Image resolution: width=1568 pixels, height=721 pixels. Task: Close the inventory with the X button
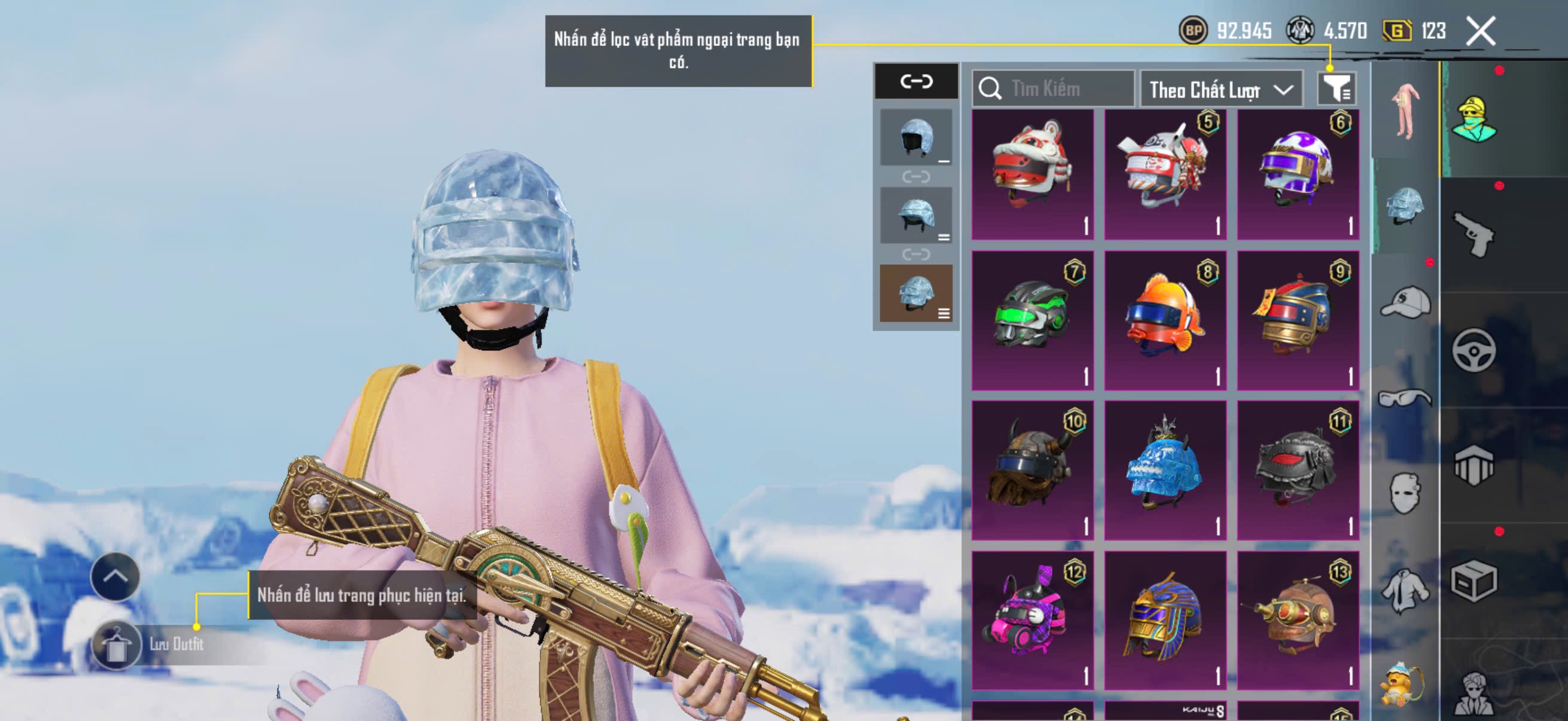pyautogui.click(x=1480, y=30)
